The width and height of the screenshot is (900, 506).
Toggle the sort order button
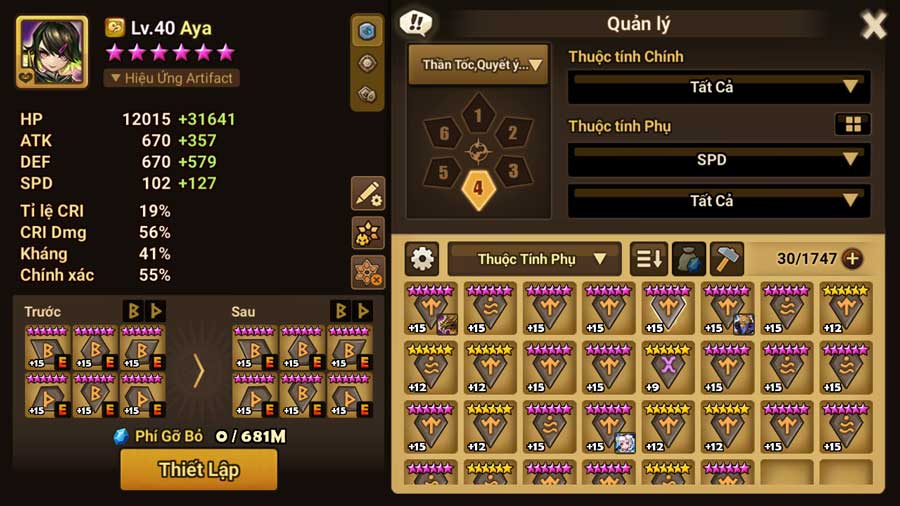pos(648,259)
